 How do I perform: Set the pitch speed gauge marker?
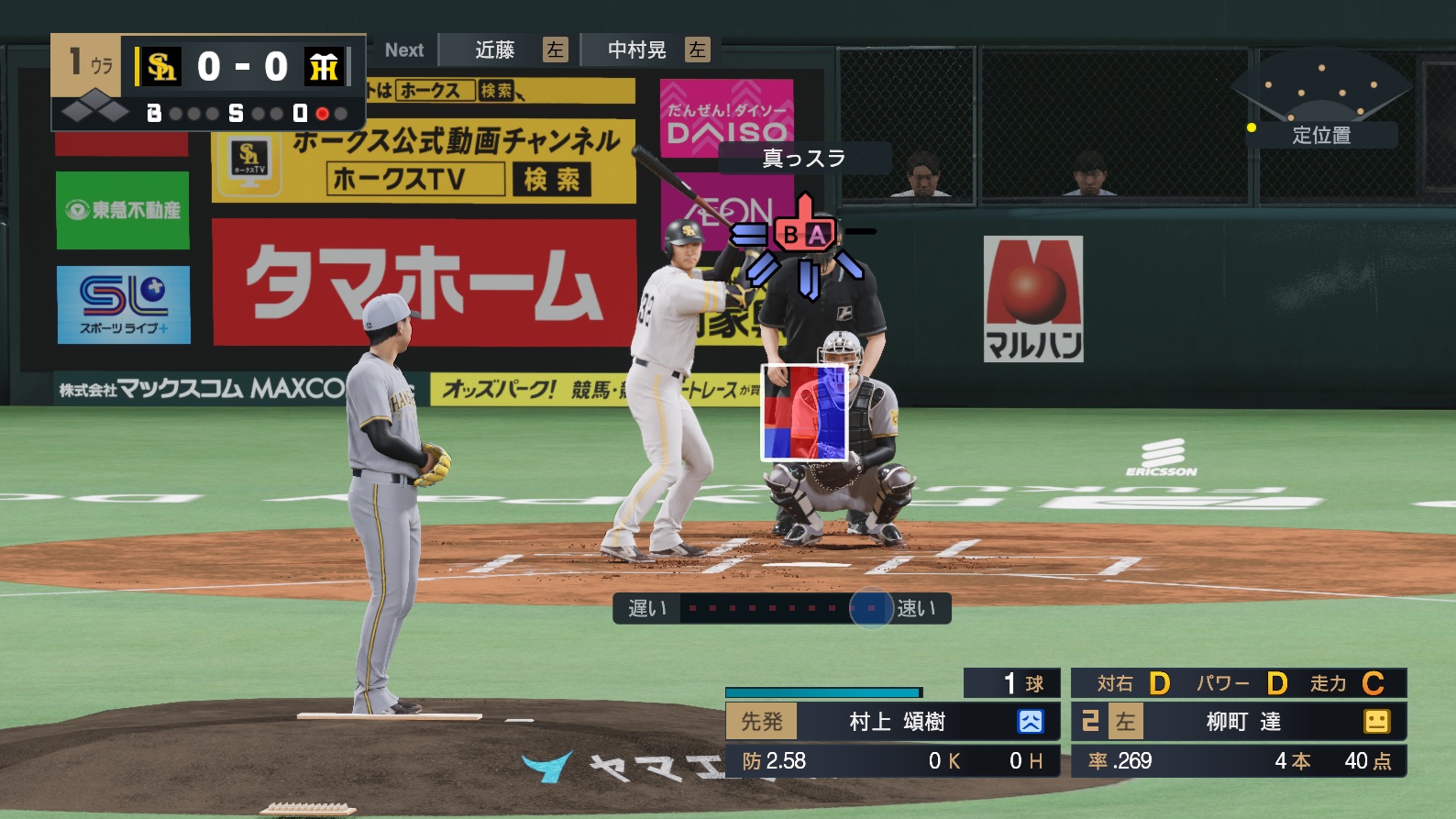871,608
